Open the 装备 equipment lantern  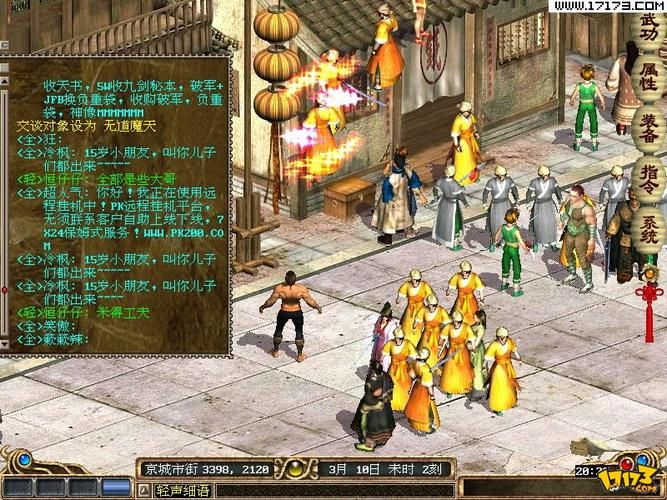click(648, 131)
